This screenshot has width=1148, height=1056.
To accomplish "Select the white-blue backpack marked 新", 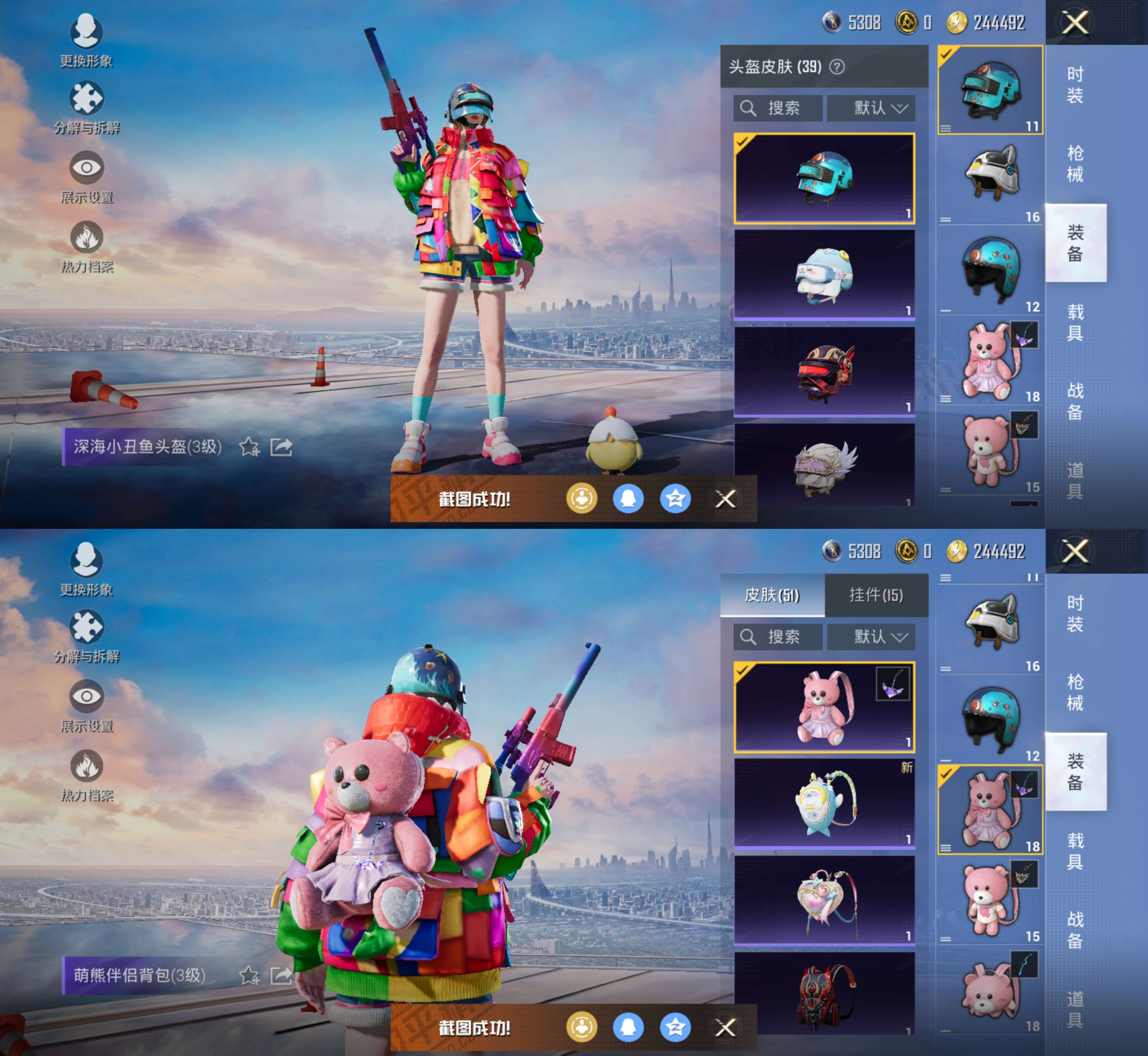I will point(824,803).
